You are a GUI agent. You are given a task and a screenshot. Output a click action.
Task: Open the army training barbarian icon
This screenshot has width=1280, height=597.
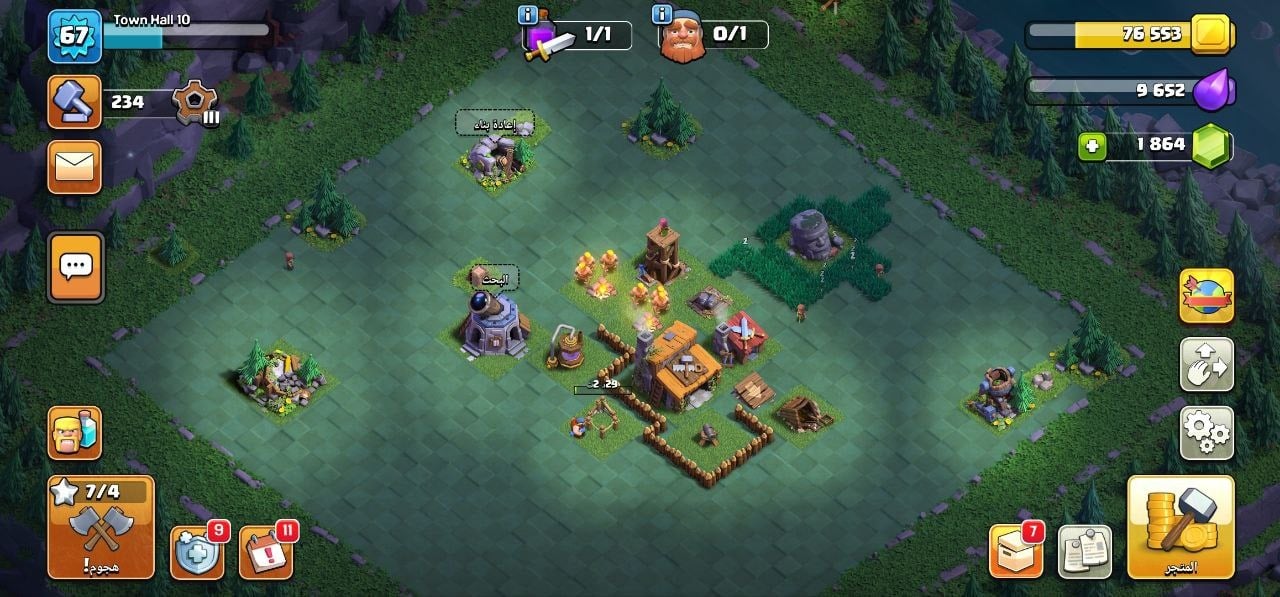click(75, 433)
